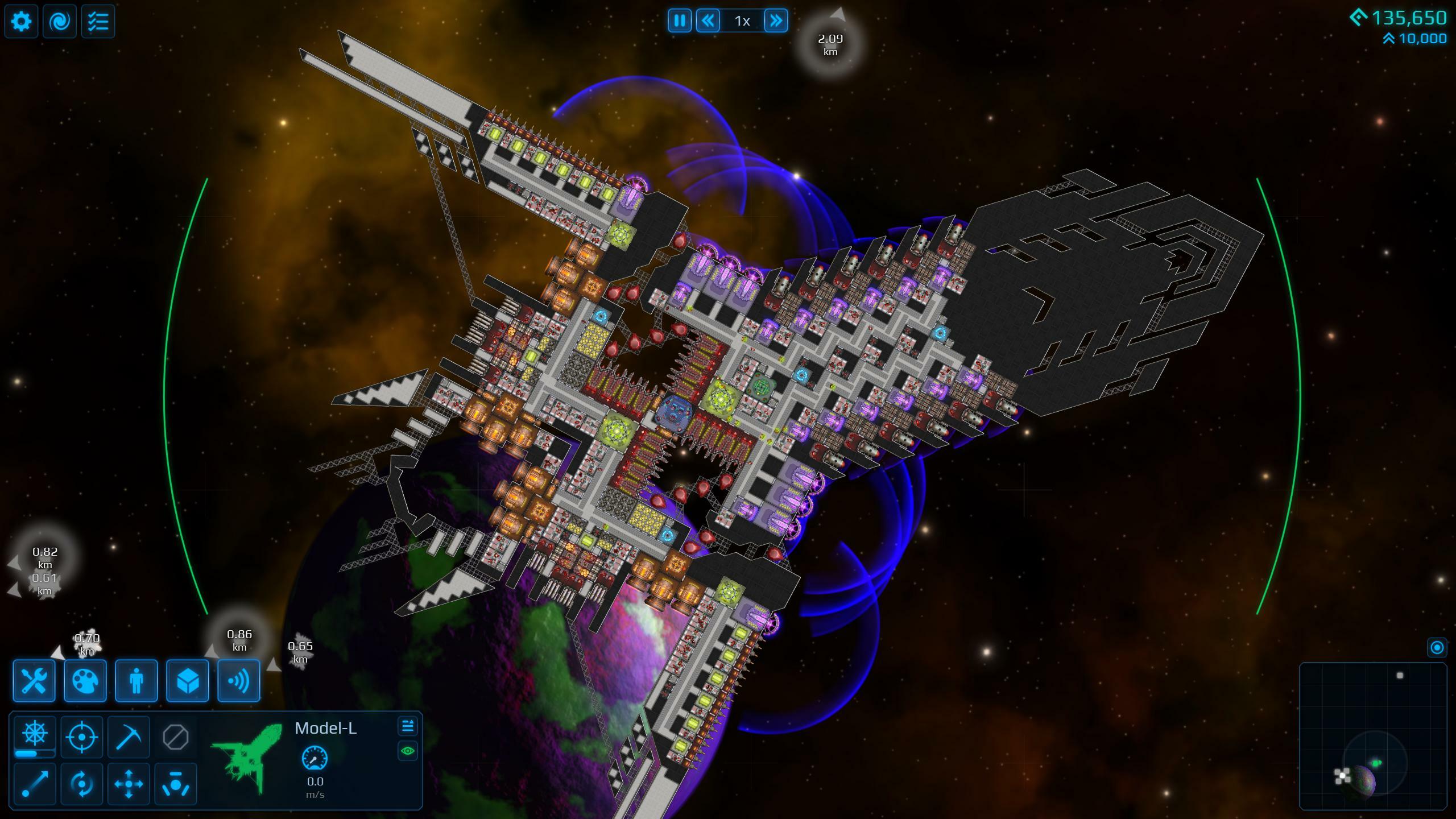This screenshot has height=819, width=1456.
Task: Open the crew person panel
Action: [136, 681]
